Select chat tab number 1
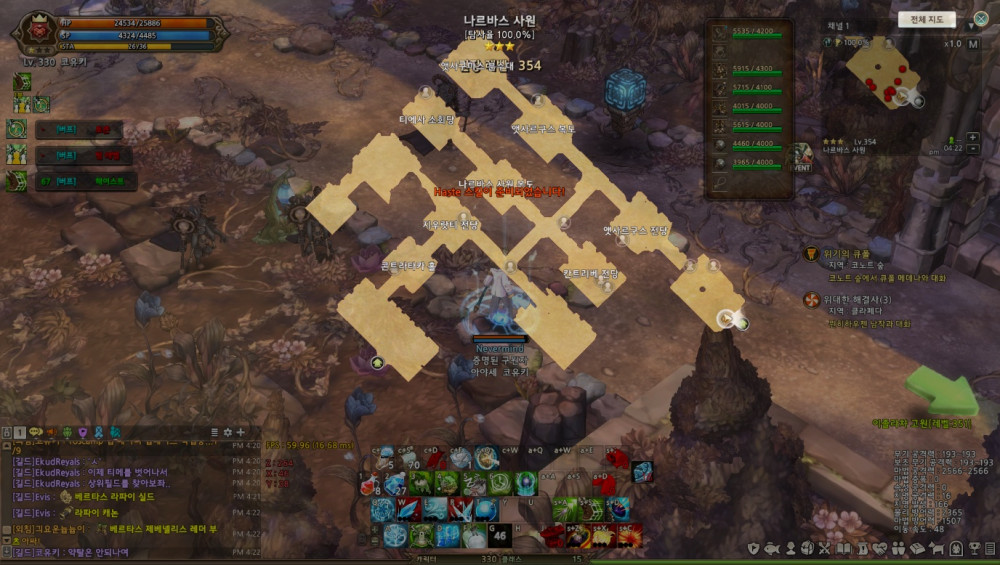The height and width of the screenshot is (565, 1000). (x=20, y=432)
